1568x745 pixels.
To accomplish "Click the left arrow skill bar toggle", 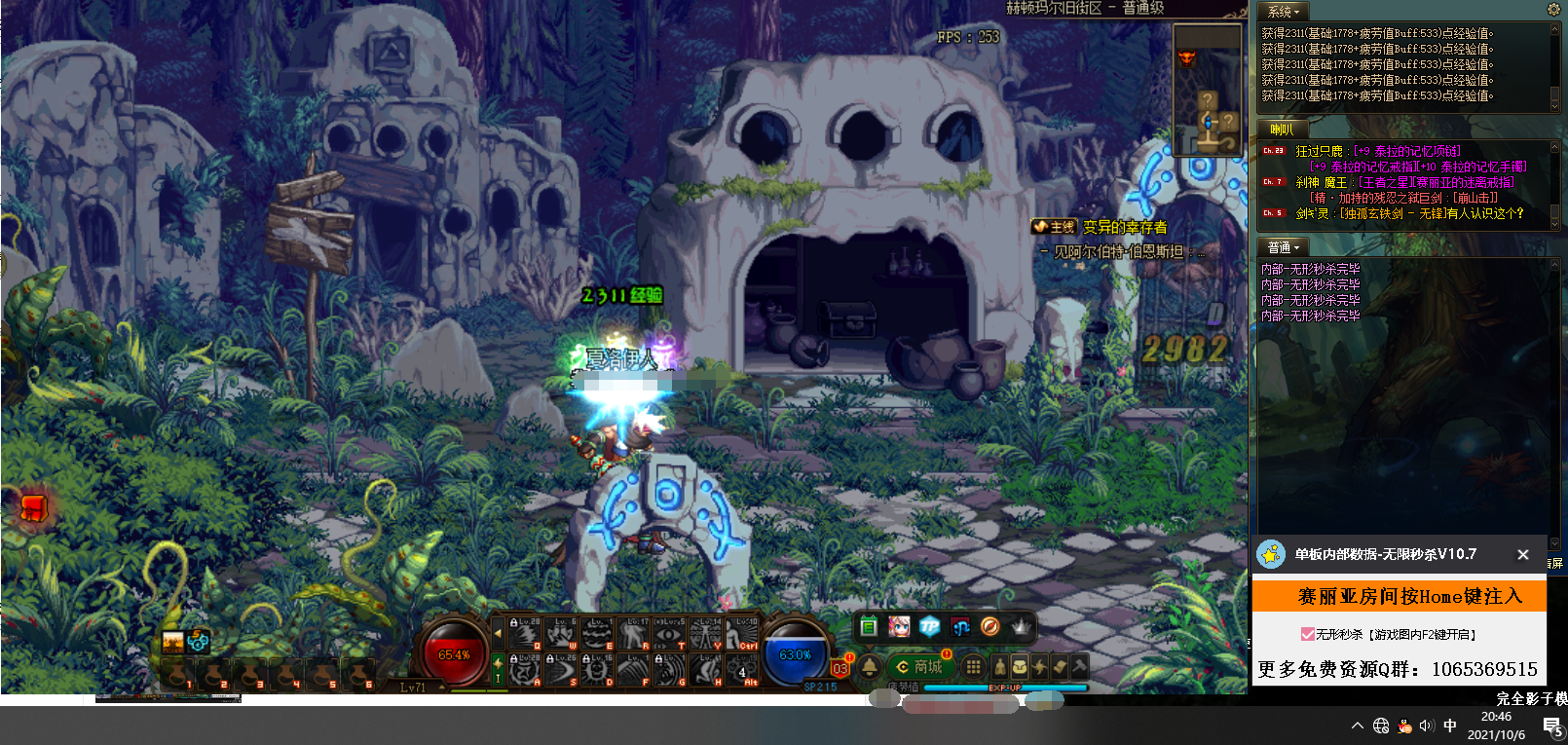I will tap(498, 634).
